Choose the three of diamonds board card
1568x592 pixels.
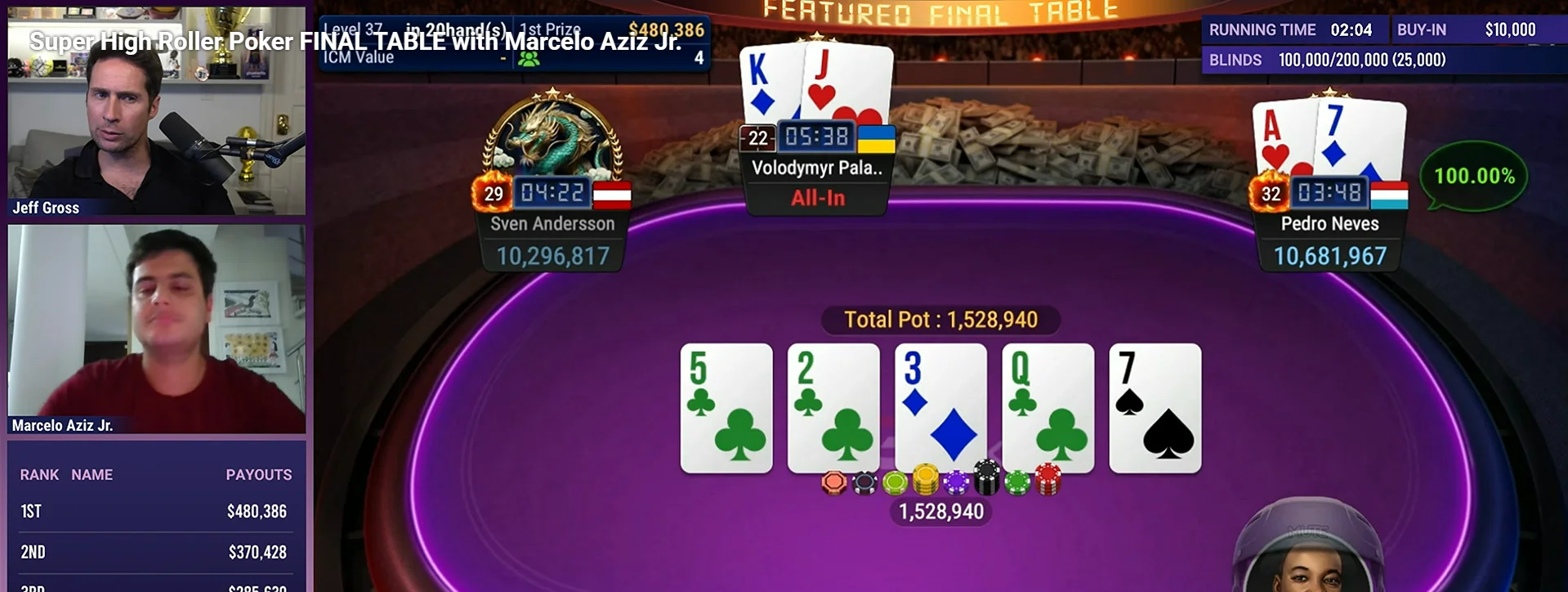(940, 407)
